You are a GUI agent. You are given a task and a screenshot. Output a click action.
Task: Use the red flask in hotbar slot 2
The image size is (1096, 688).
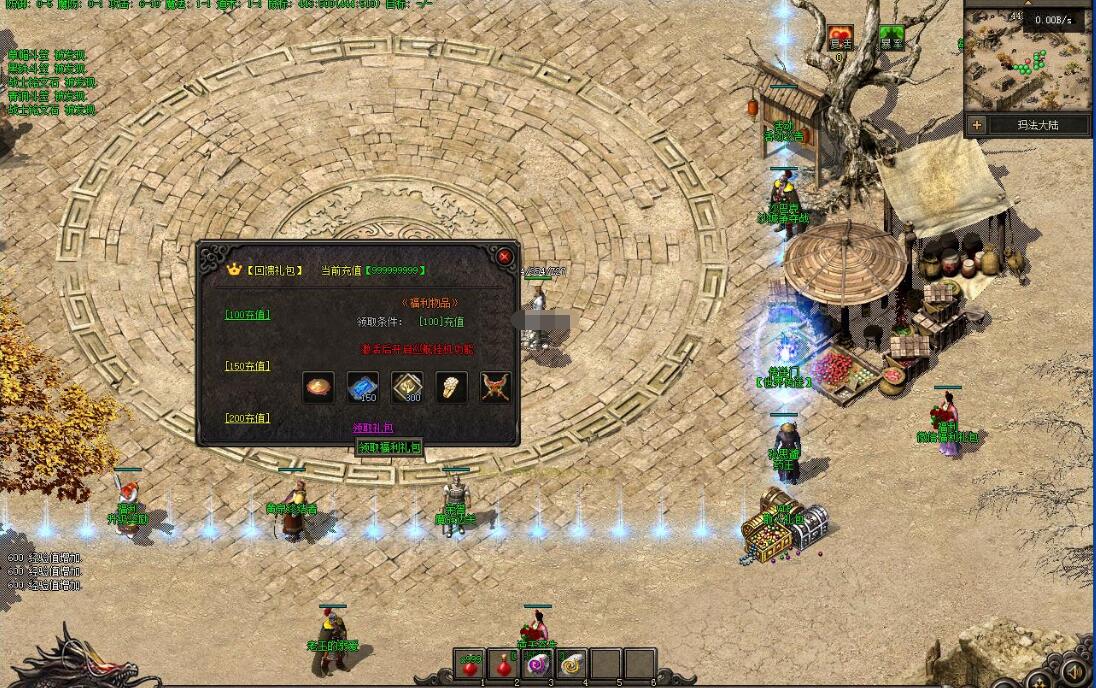click(503, 664)
